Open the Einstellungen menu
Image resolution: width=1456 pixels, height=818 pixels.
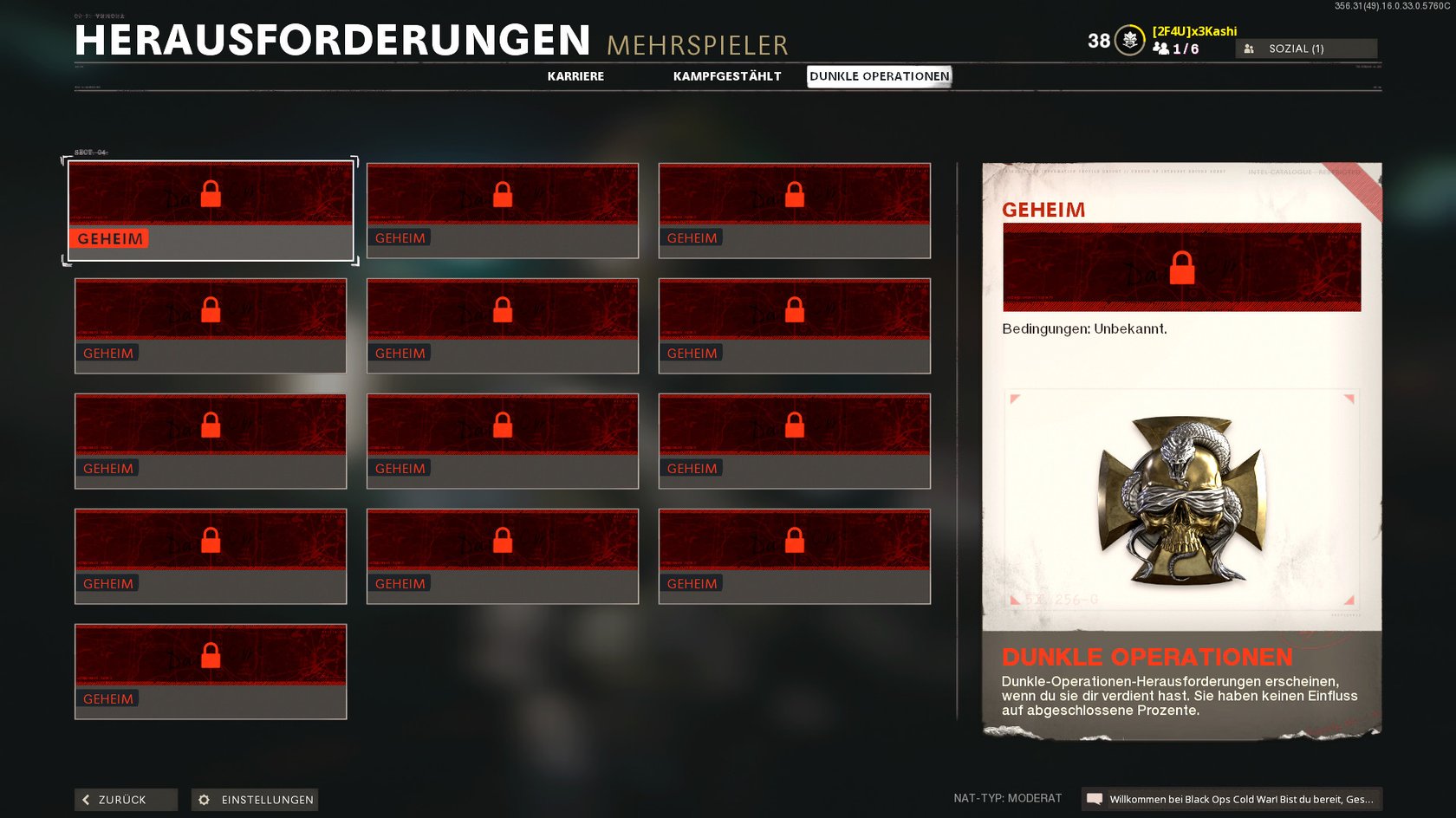[255, 799]
